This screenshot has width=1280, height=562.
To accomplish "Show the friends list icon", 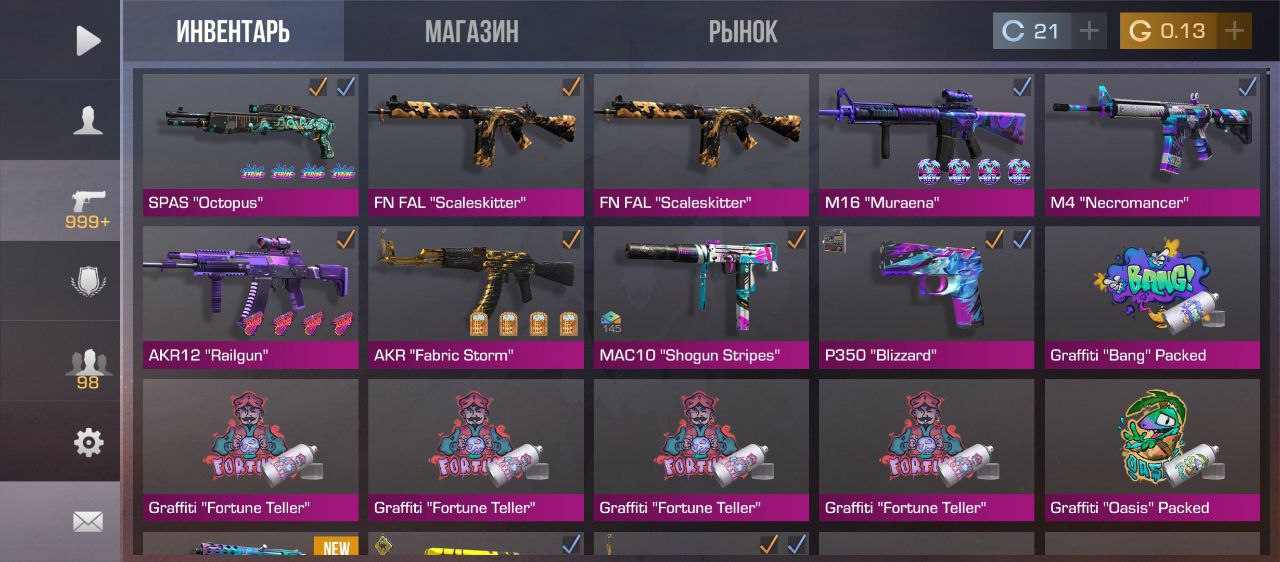I will click(88, 366).
